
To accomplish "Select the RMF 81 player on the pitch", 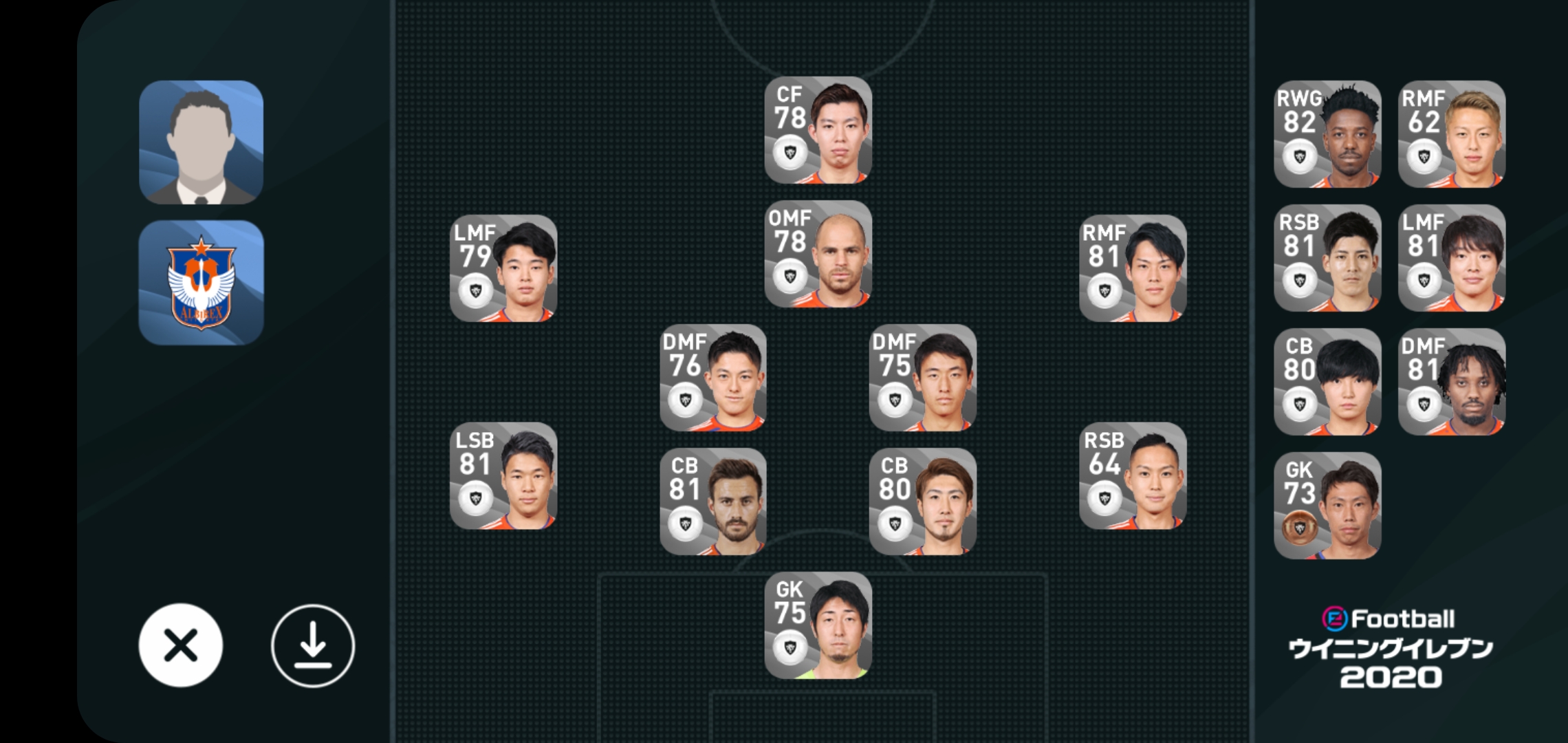I will point(1132,268).
